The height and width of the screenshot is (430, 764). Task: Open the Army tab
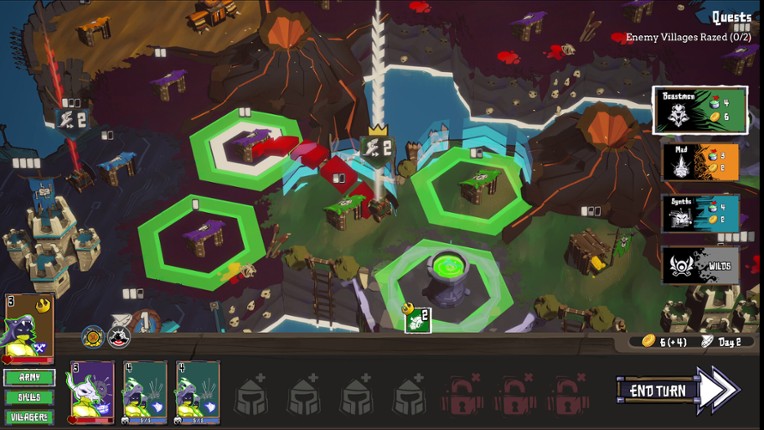(29, 378)
